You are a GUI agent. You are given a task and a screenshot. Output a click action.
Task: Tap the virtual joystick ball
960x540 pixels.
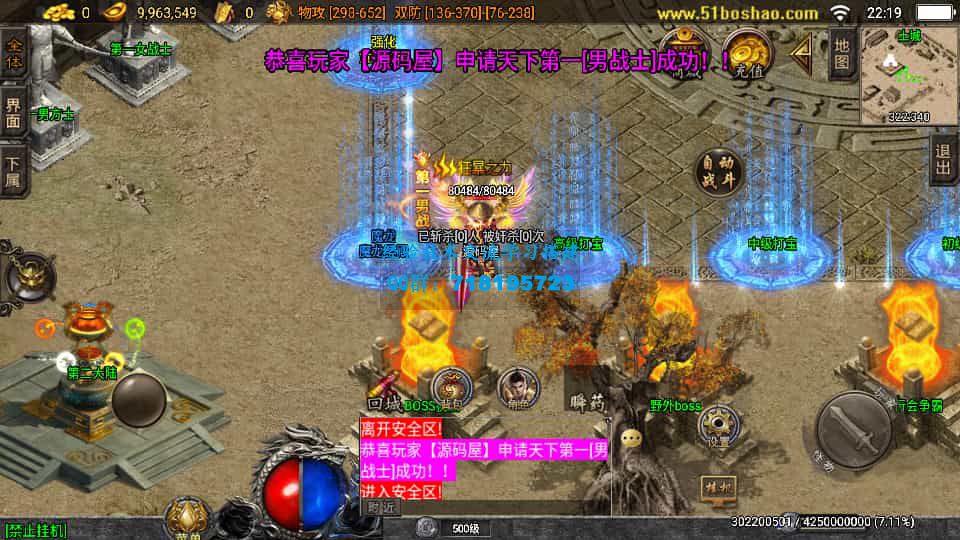pos(138,401)
